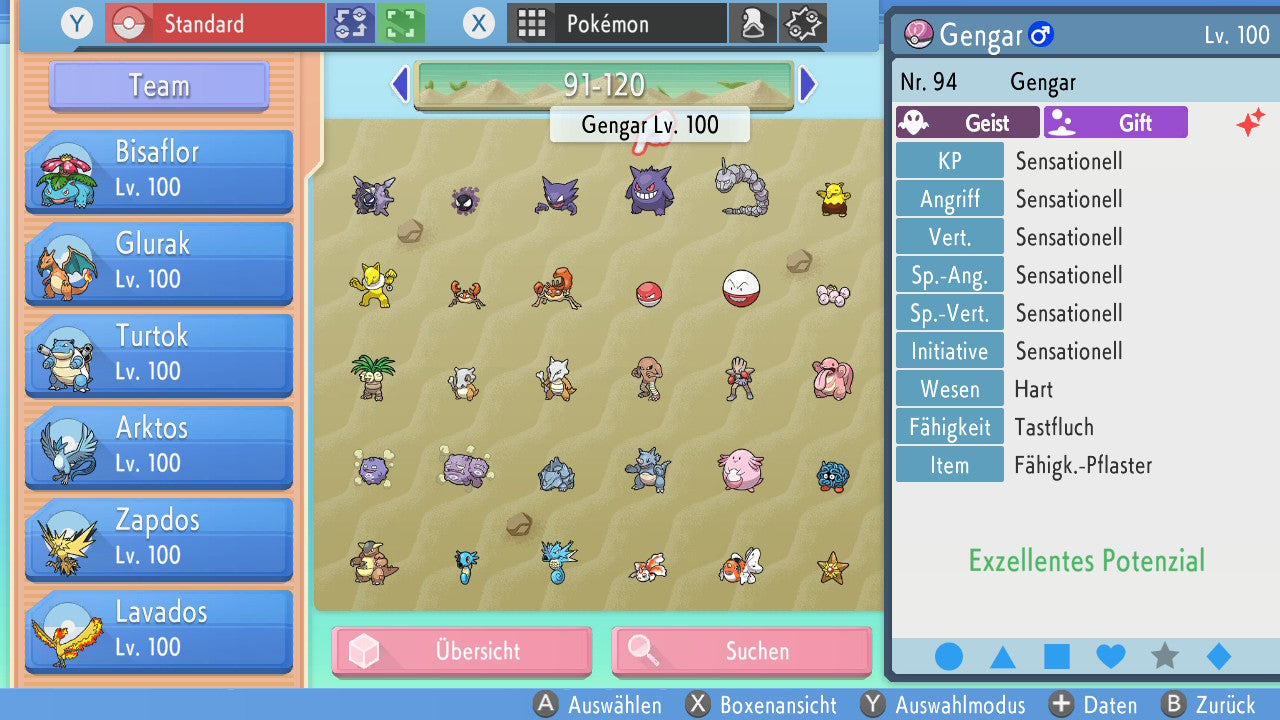This screenshot has height=720, width=1280.
Task: Open the Standard box dropdown
Action: click(x=213, y=23)
